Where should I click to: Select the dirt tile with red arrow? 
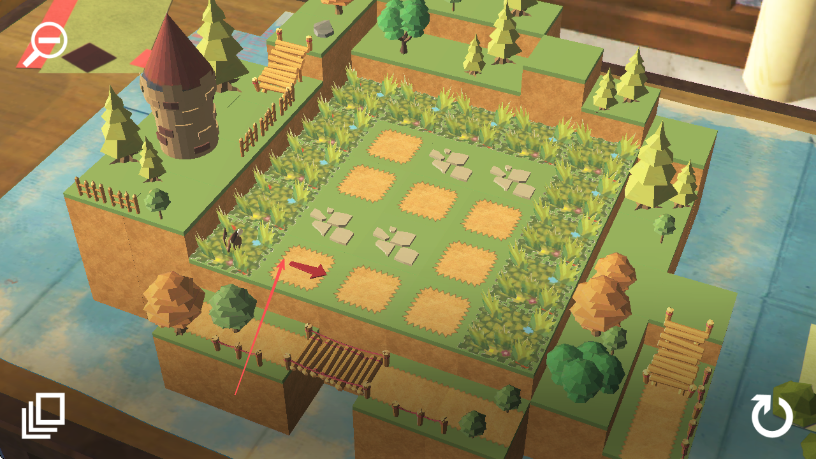point(306,268)
